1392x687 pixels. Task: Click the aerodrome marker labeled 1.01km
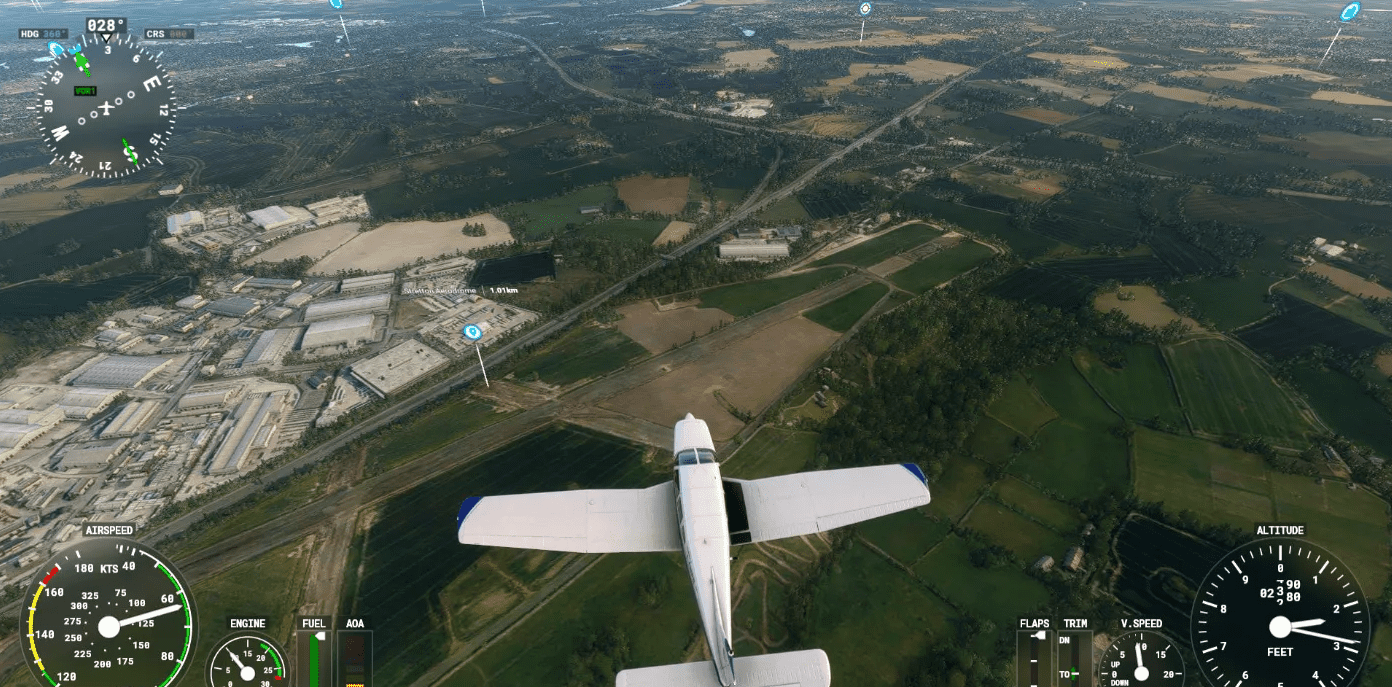coord(473,331)
